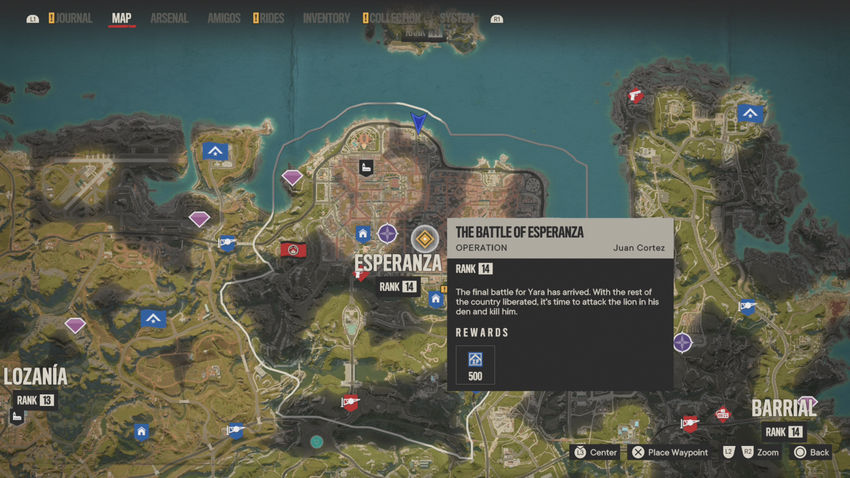Switch to the Collection tab
Screen dimensions: 850x478
(395, 18)
